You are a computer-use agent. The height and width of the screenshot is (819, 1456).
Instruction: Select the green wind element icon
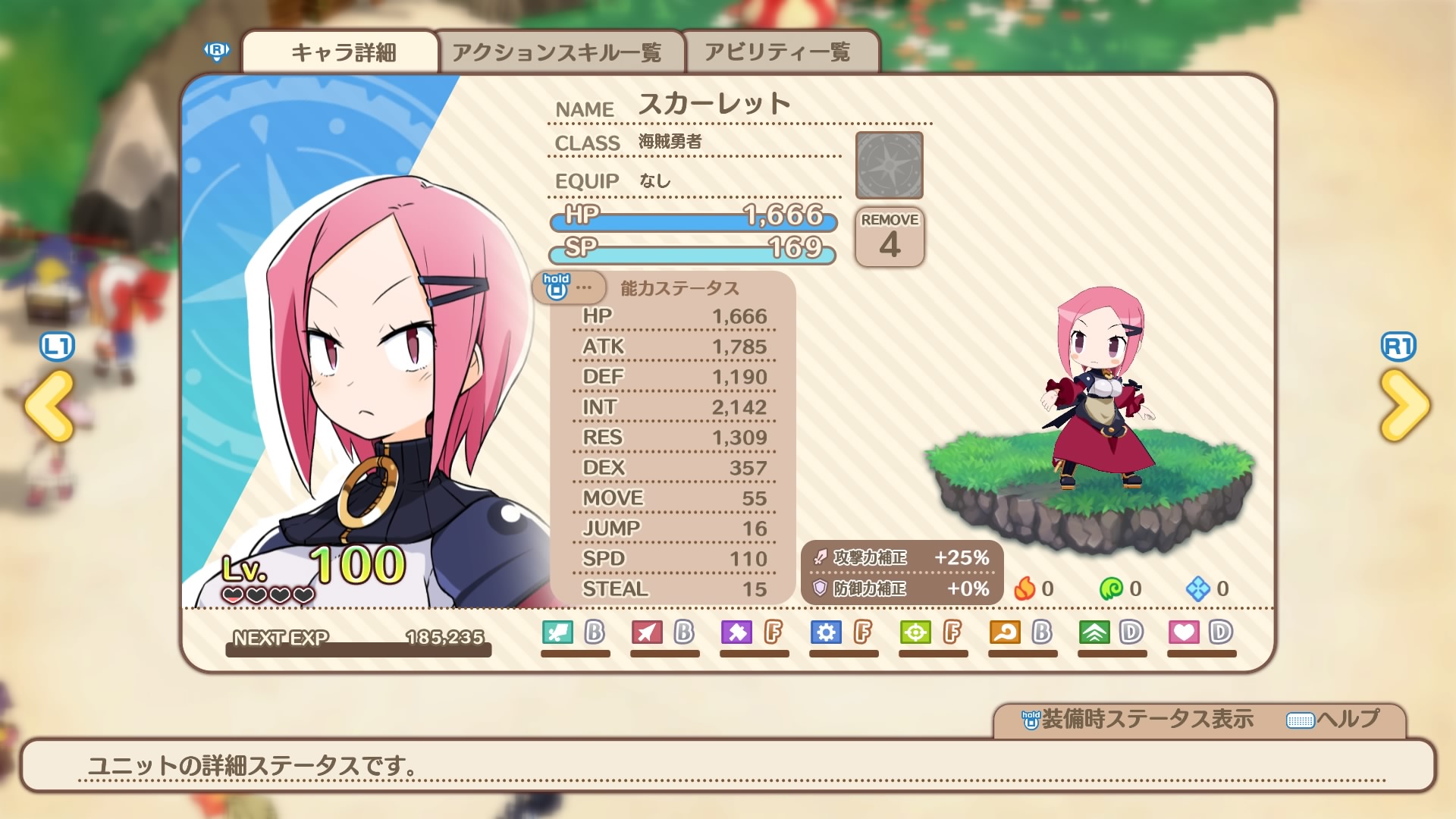1111,588
